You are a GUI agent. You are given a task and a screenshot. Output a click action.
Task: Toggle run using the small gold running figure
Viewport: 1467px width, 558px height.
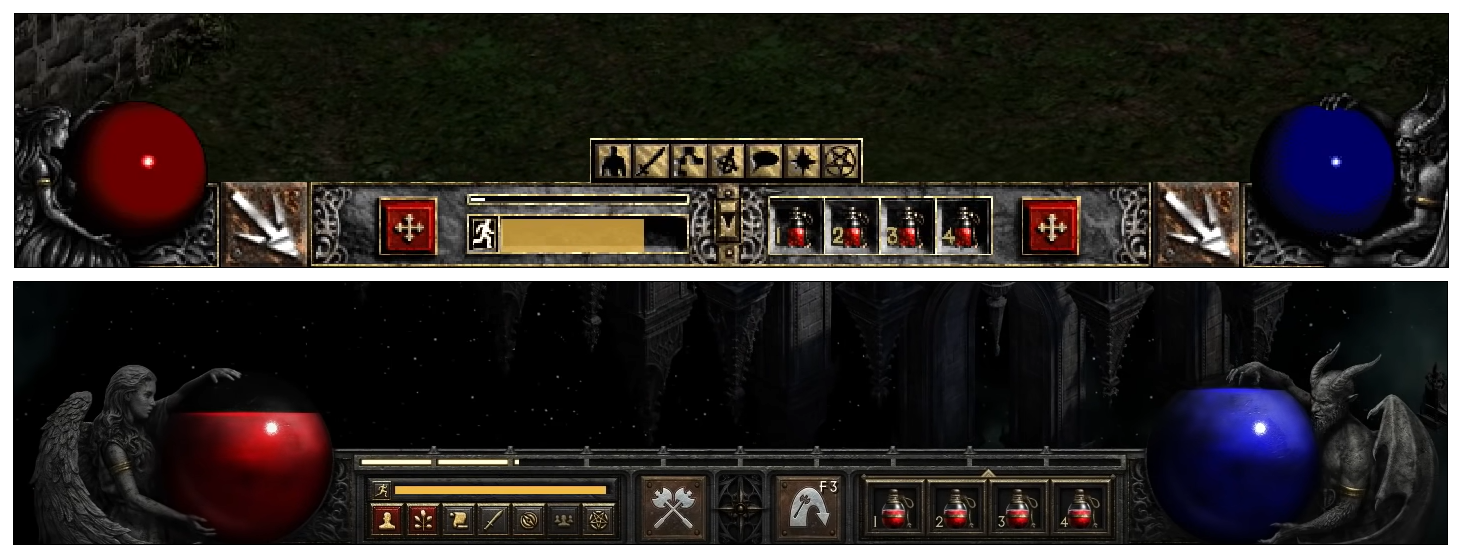pyautogui.click(x=381, y=490)
